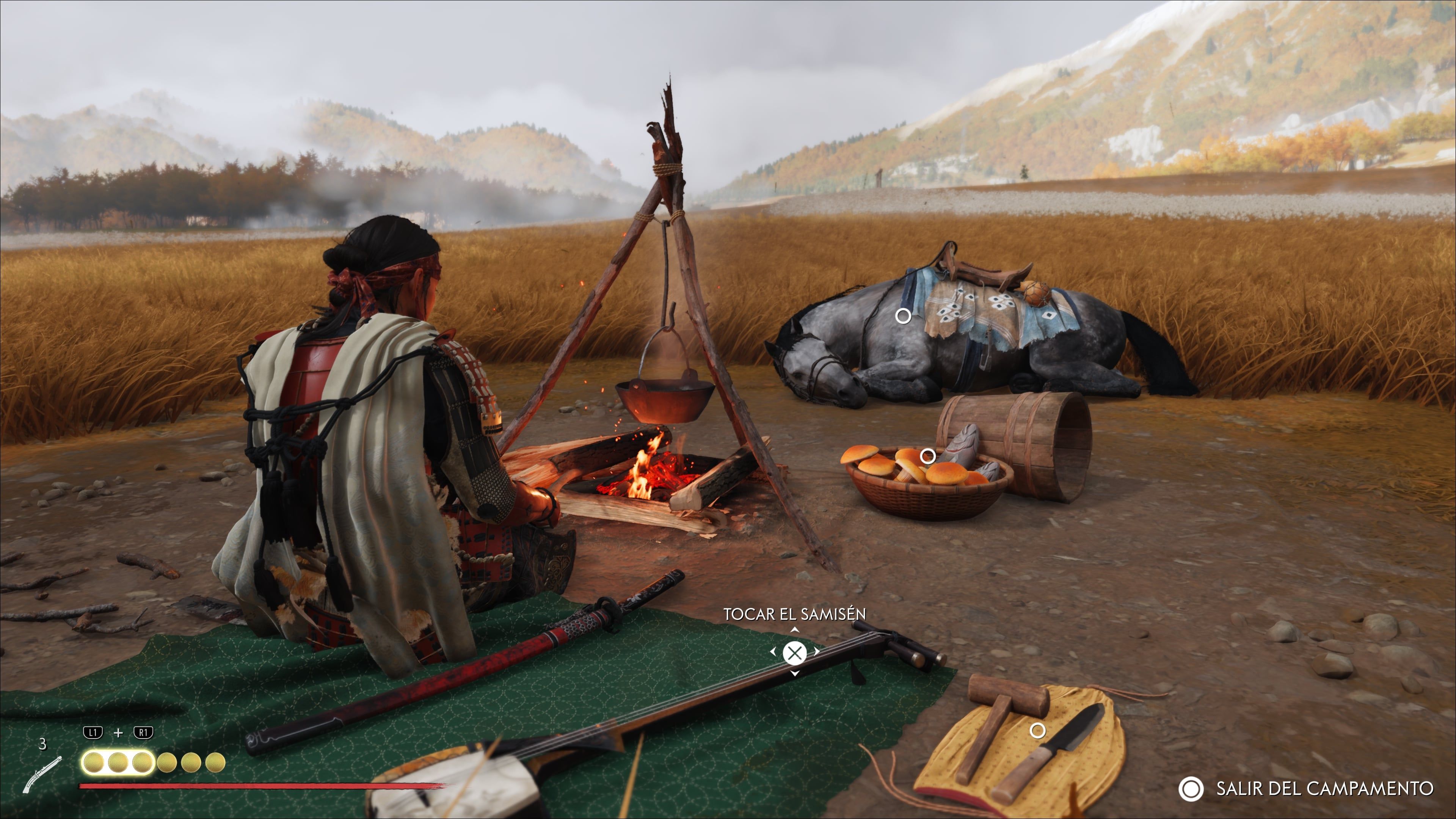
Task: Click the Salir del Campamento label
Action: click(x=1324, y=789)
